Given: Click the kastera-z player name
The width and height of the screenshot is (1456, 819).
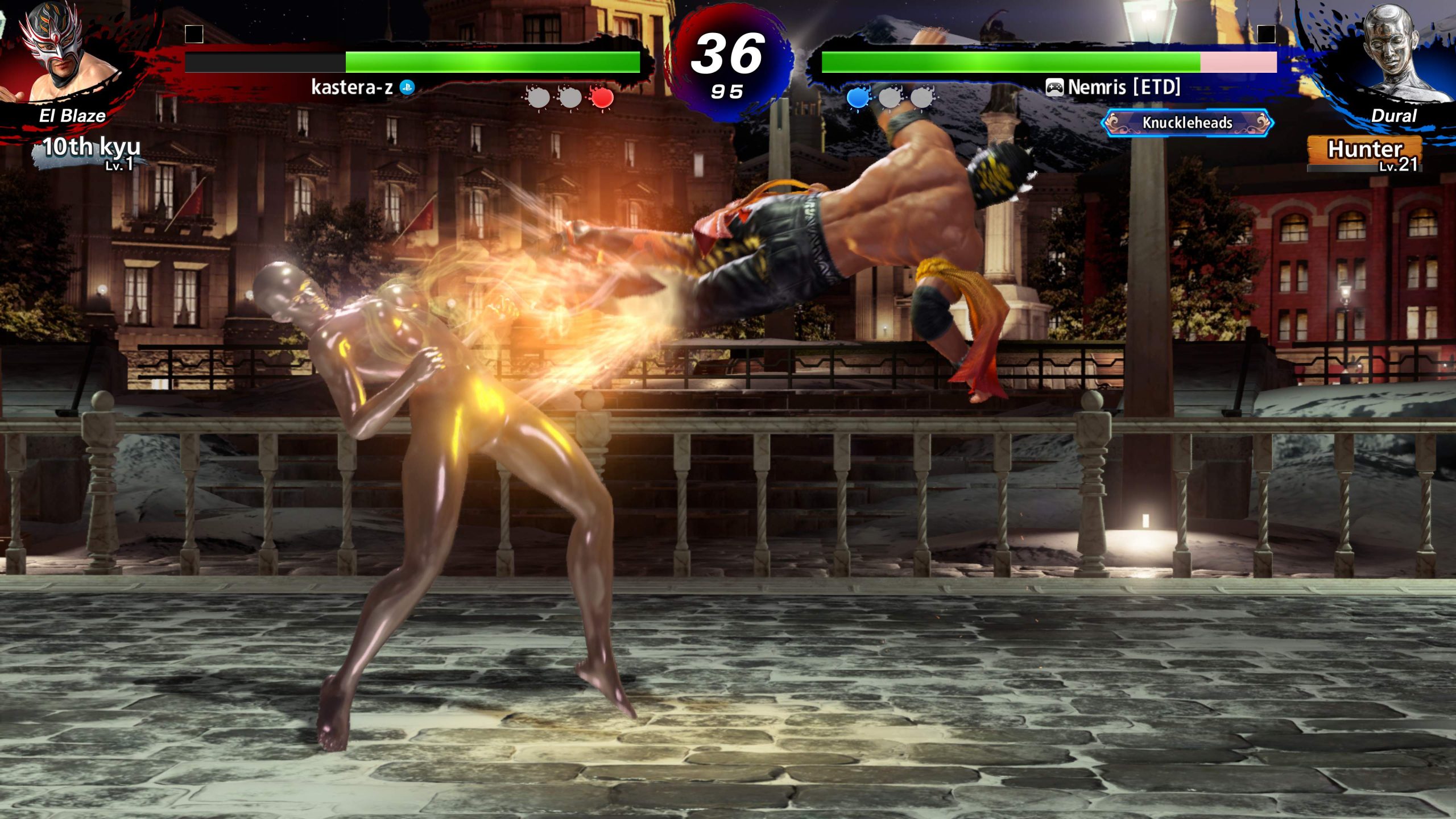Looking at the screenshot, I should coord(352,87).
